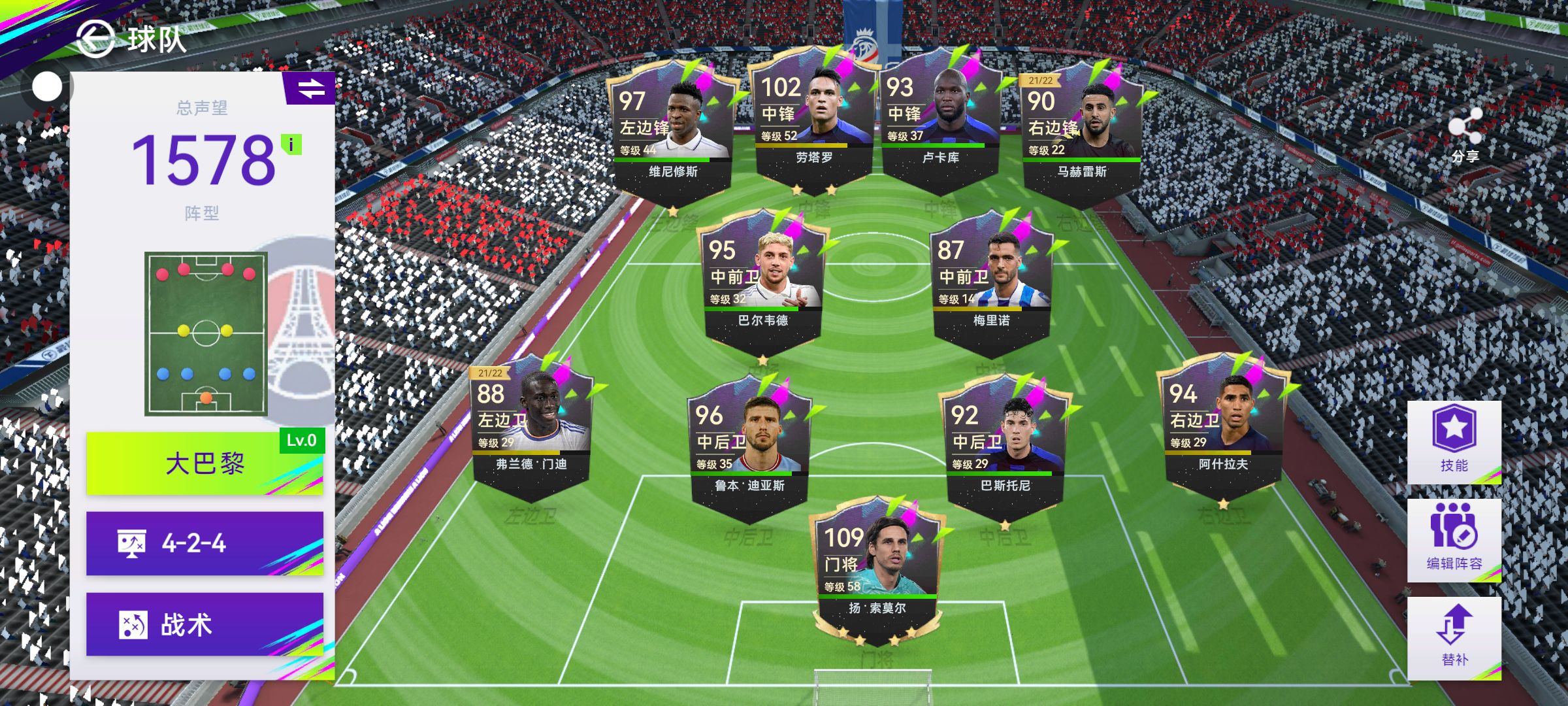The height and width of the screenshot is (706, 1568).
Task: Show total reputation info via the green i
Action: (291, 144)
